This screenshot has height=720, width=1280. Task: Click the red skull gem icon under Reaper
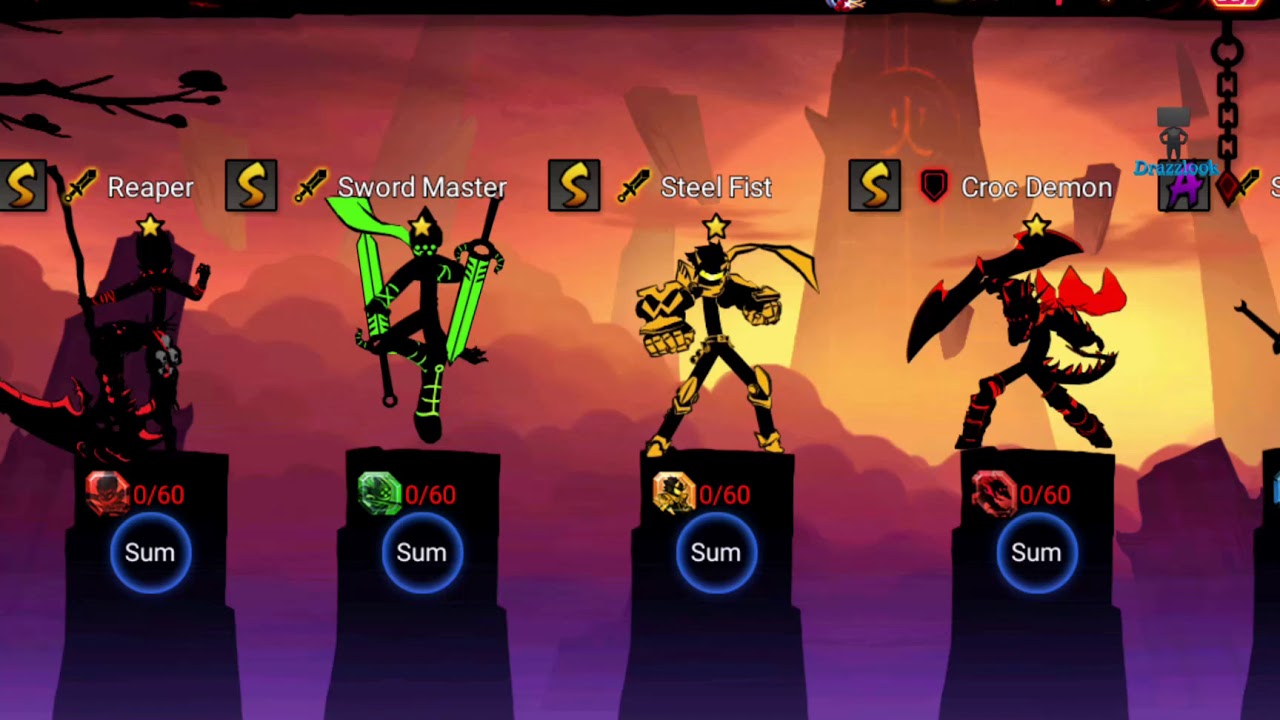pos(106,494)
